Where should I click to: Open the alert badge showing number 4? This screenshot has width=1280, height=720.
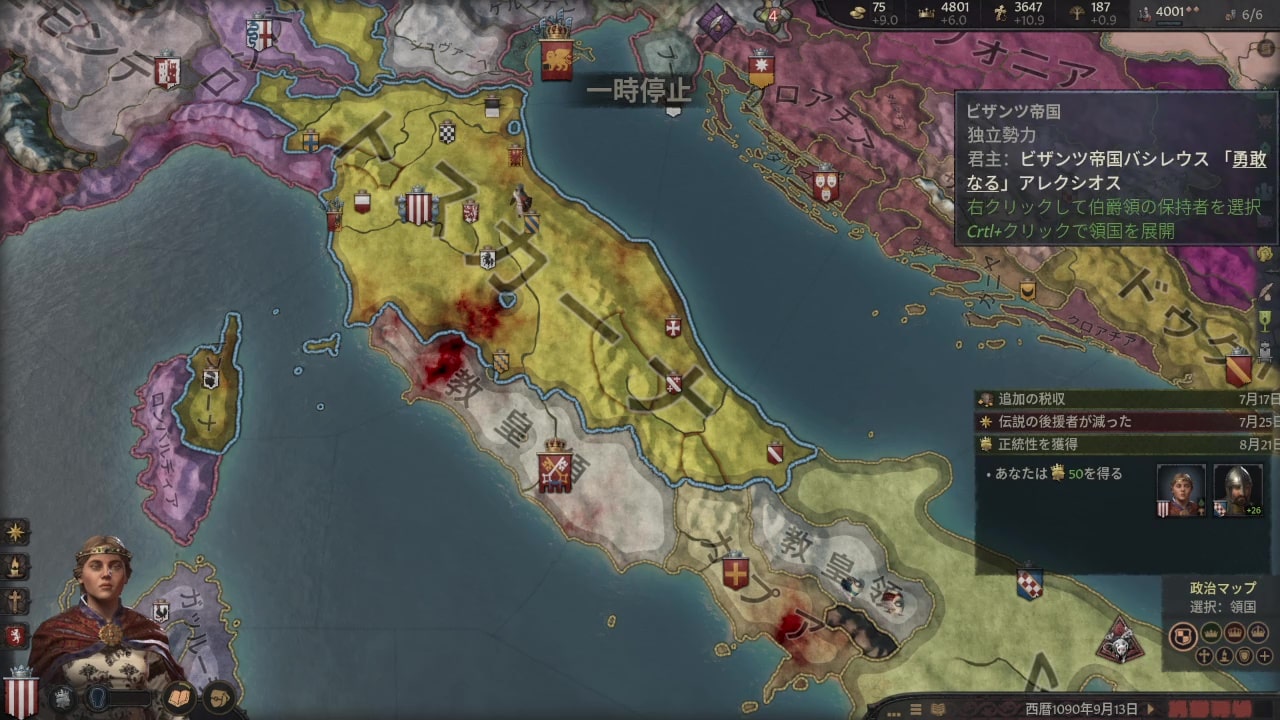pos(772,15)
